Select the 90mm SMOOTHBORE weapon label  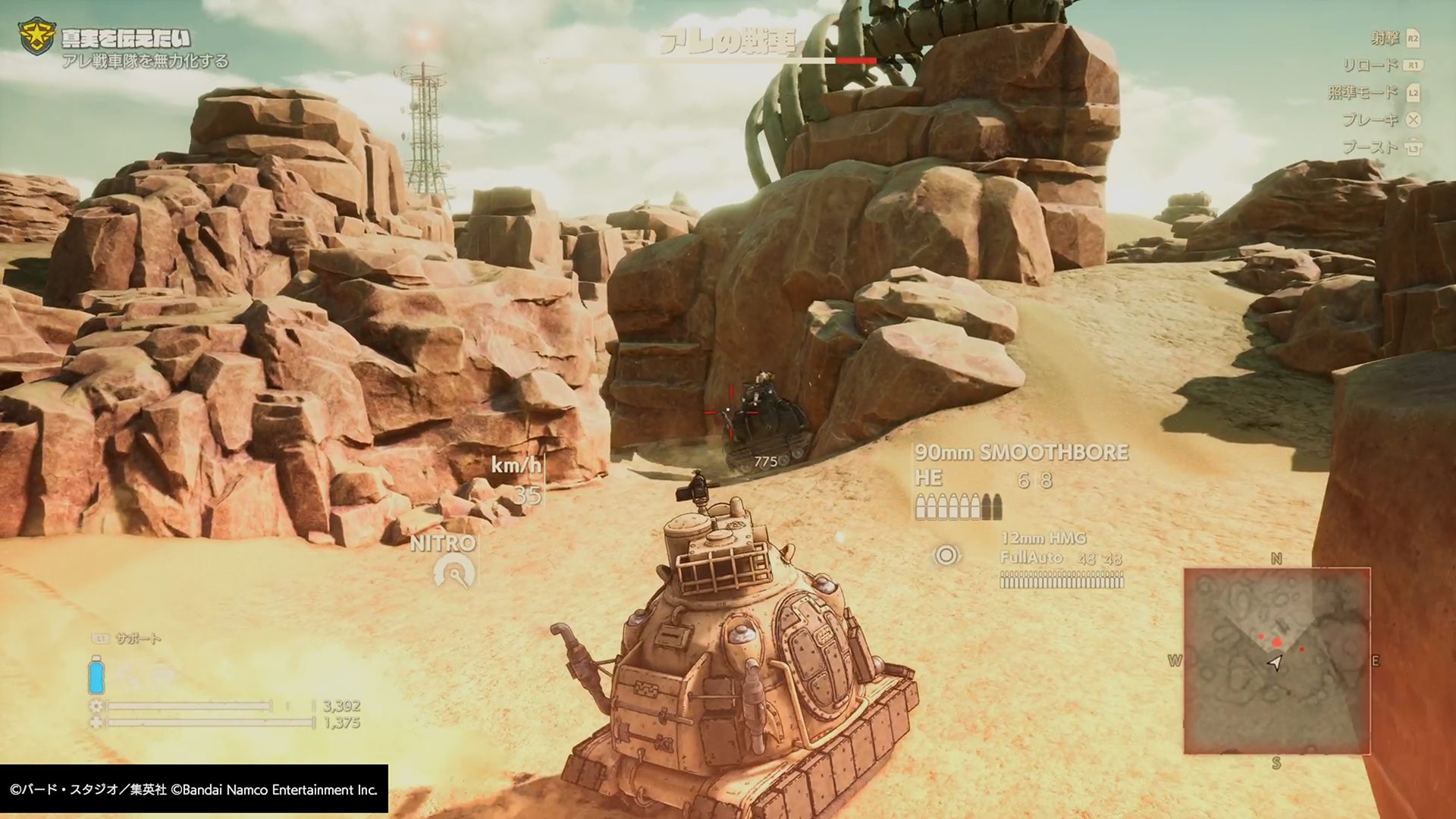(1021, 453)
